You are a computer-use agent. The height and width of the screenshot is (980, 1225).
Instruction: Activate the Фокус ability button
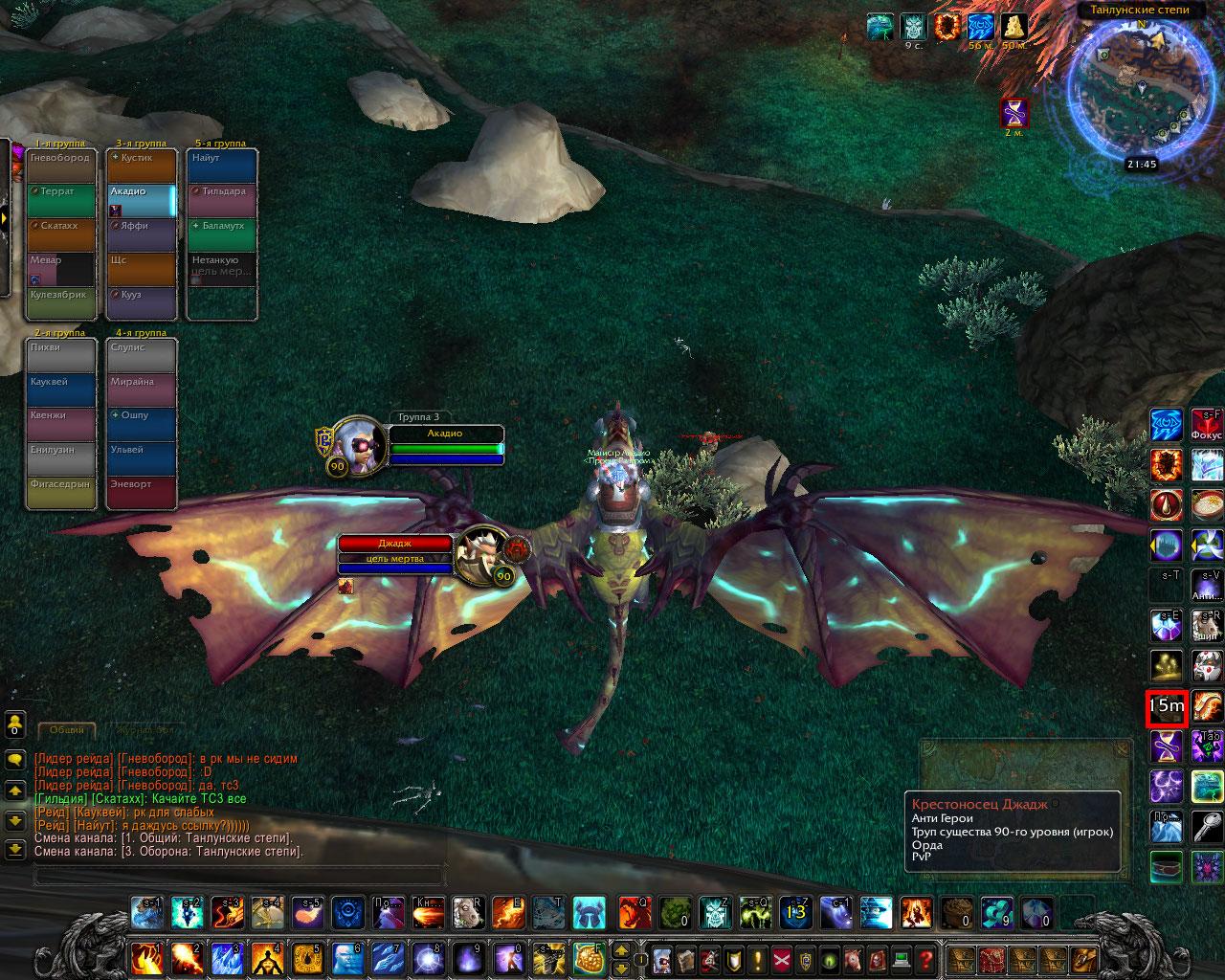click(1207, 425)
